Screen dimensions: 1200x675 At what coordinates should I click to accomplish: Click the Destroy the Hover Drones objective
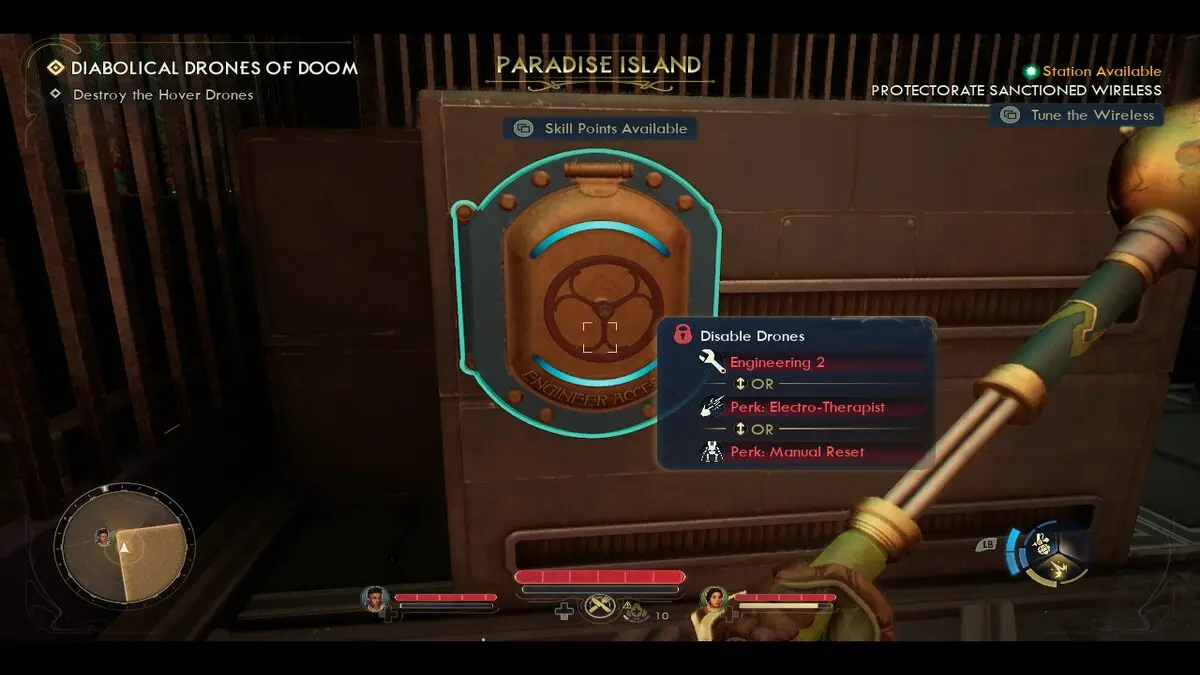[162, 95]
